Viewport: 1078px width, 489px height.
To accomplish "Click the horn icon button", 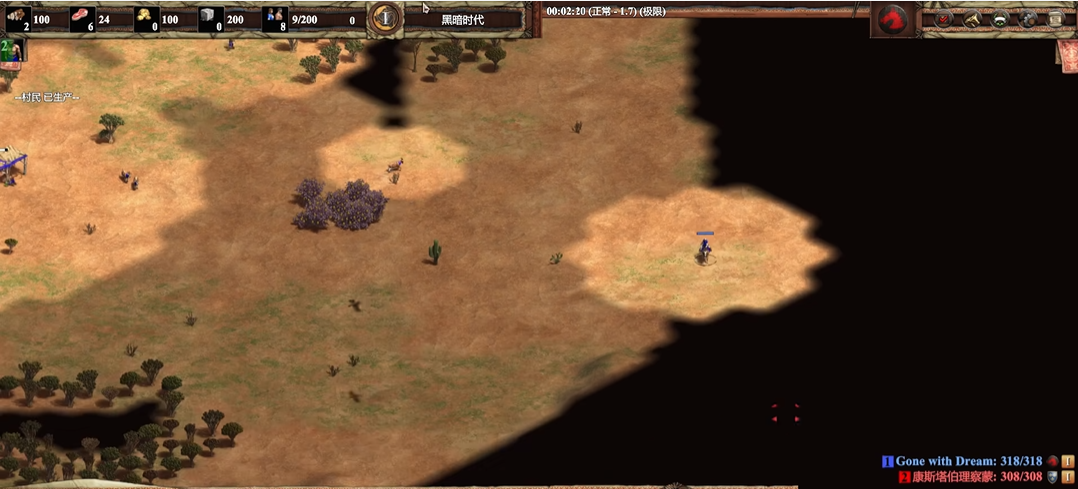I will pyautogui.click(x=971, y=19).
